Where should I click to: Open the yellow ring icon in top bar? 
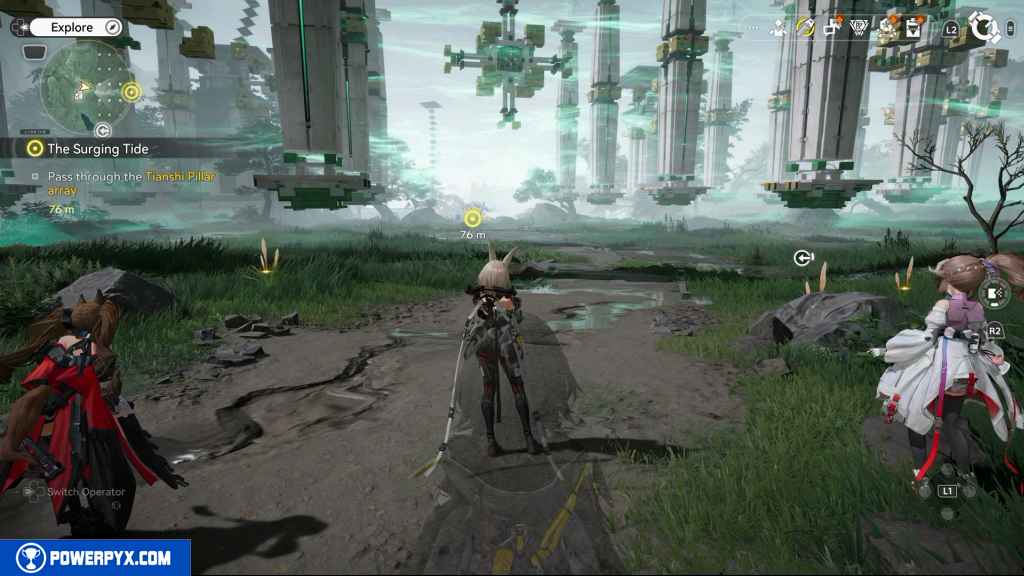tap(805, 28)
